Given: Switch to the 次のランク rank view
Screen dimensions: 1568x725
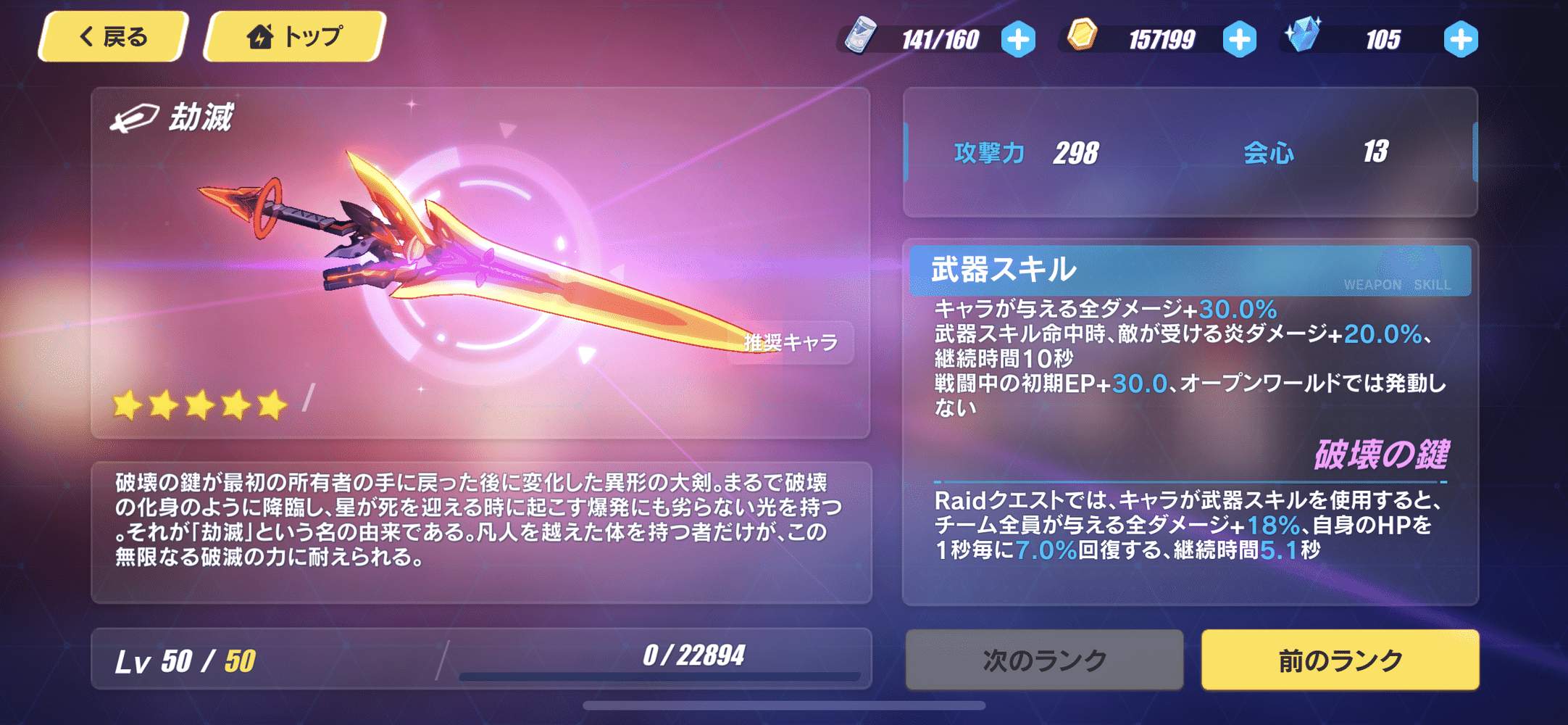Looking at the screenshot, I should [x=1046, y=660].
